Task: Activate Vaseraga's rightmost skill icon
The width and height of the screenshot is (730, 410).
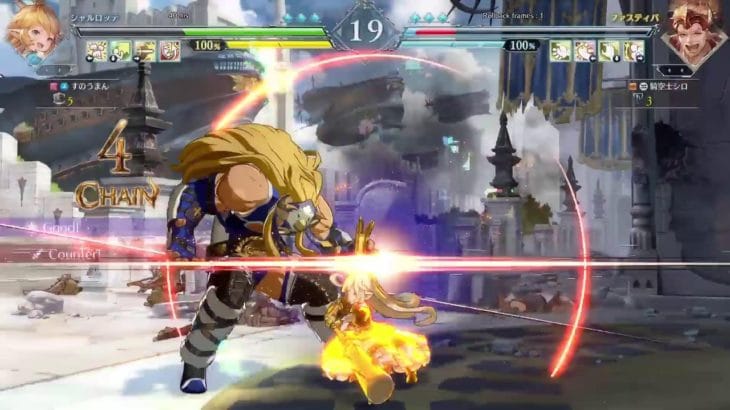Action: point(633,51)
